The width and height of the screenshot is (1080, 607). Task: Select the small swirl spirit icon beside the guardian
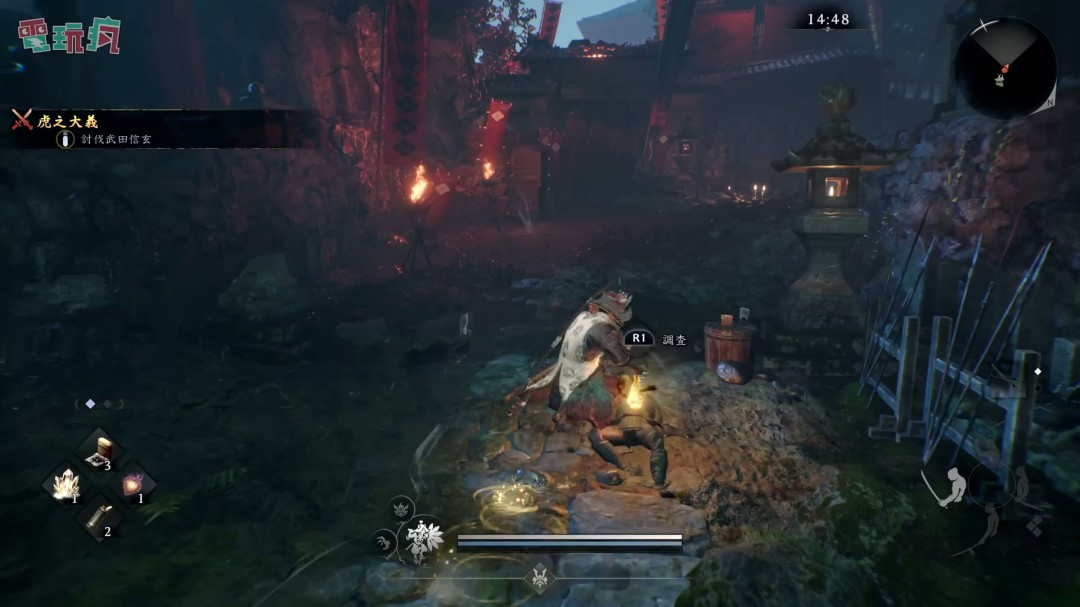(x=384, y=542)
